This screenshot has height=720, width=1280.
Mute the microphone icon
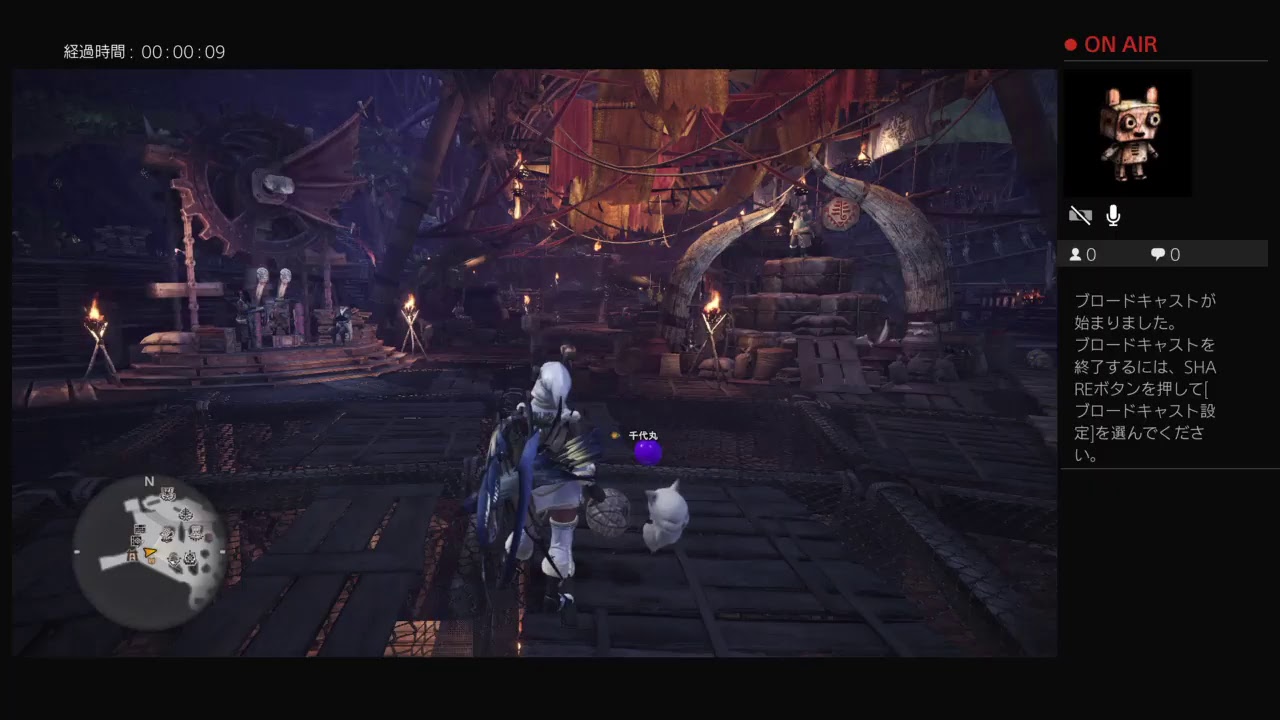1112,213
